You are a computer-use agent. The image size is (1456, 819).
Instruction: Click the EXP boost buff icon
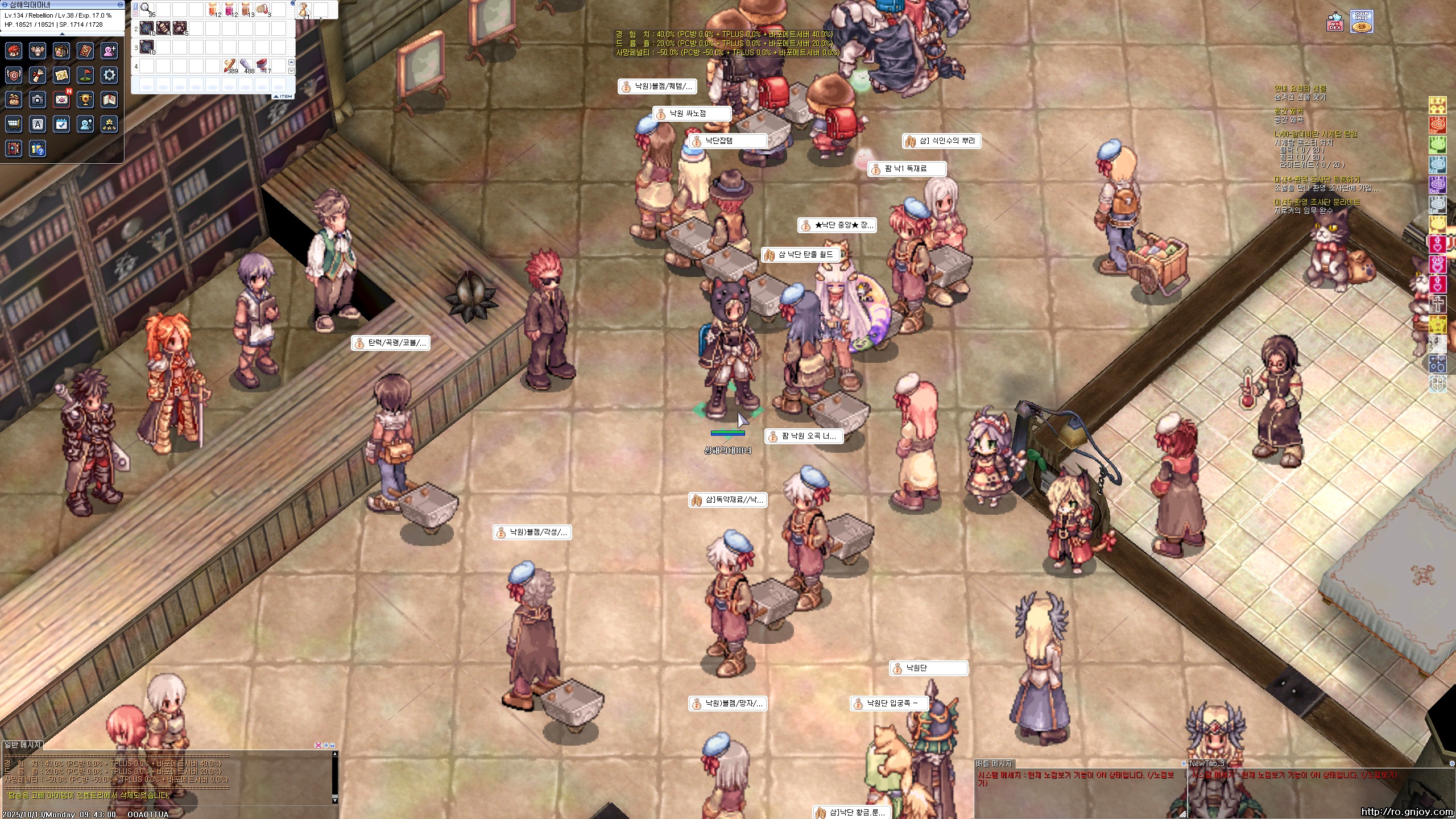click(1437, 105)
